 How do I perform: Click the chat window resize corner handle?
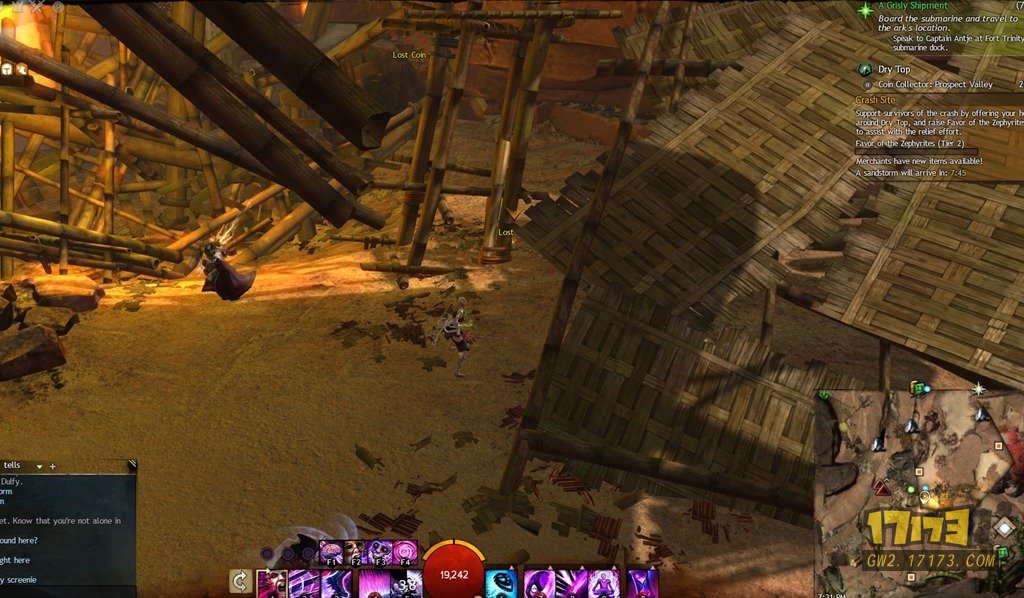coord(132,464)
